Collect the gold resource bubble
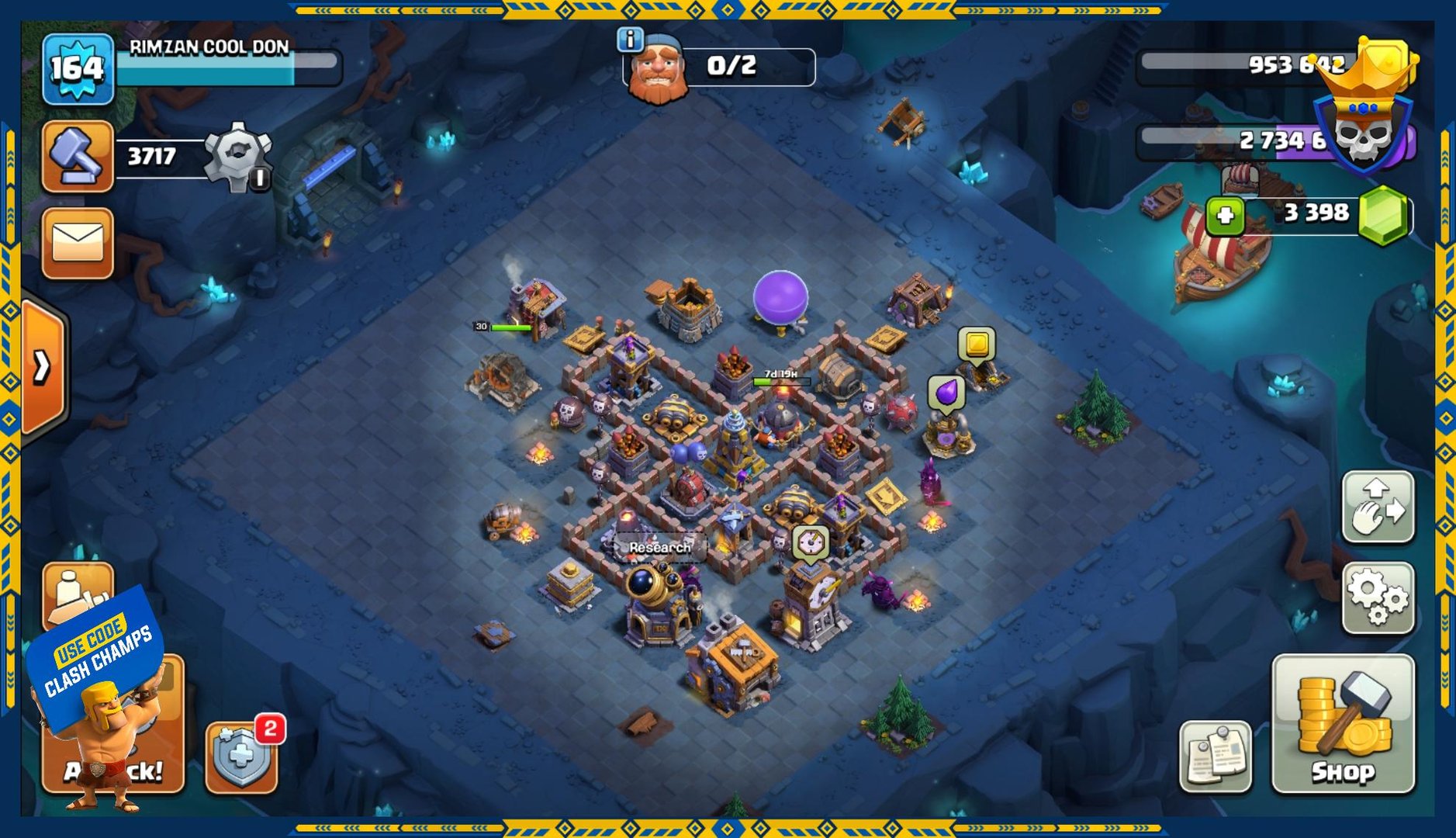This screenshot has width=1456, height=838. pos(977,344)
